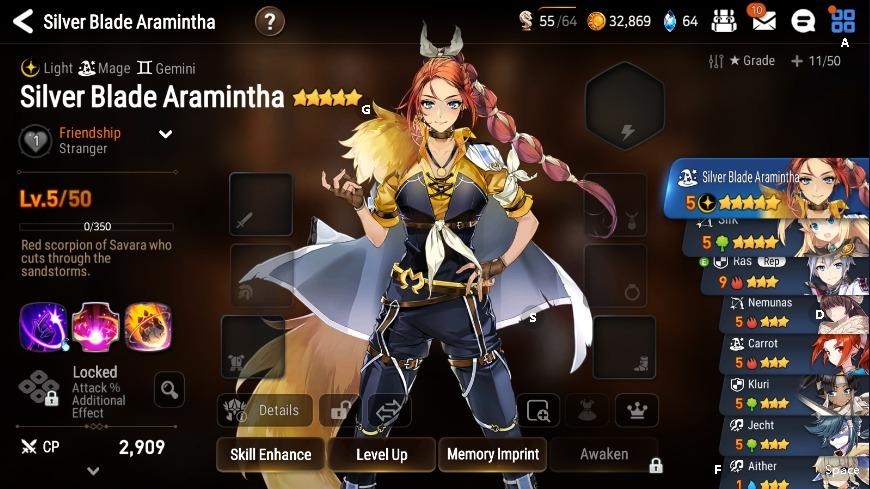Screen dimensions: 870x489
Task: Select the Awaken button
Action: tap(604, 454)
